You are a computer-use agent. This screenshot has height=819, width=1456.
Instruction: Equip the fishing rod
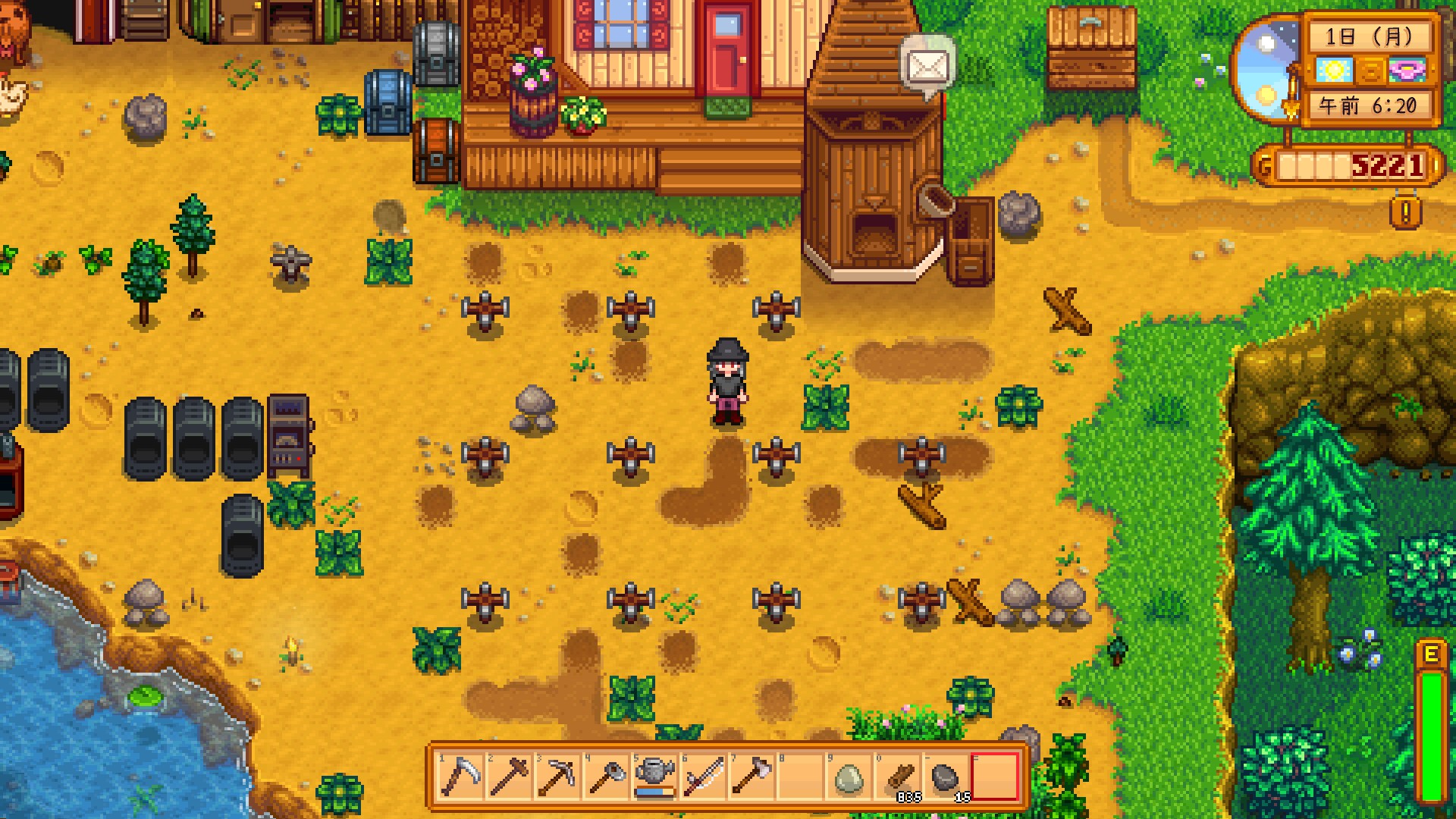tap(703, 777)
